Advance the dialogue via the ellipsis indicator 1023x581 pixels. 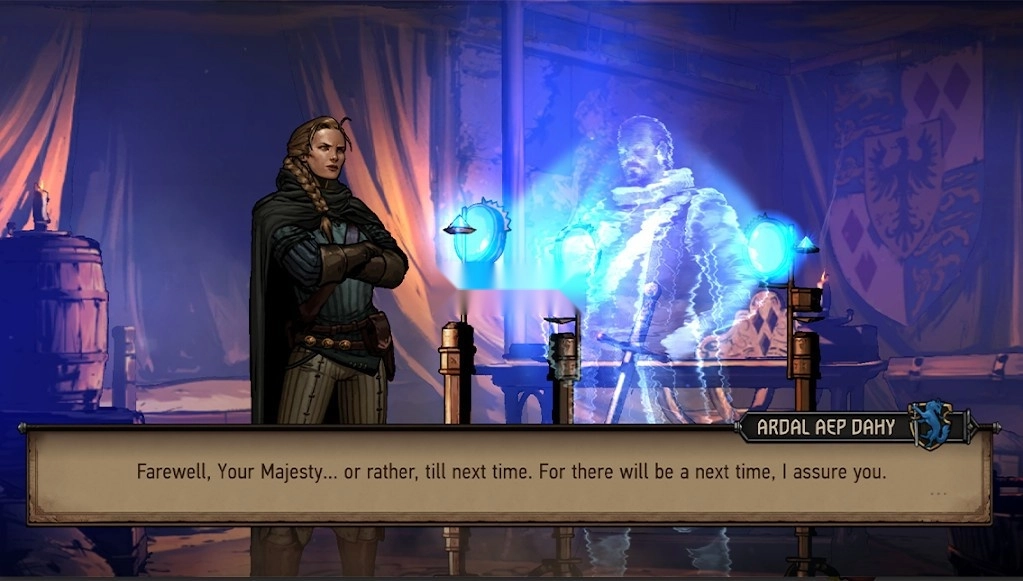click(x=937, y=493)
